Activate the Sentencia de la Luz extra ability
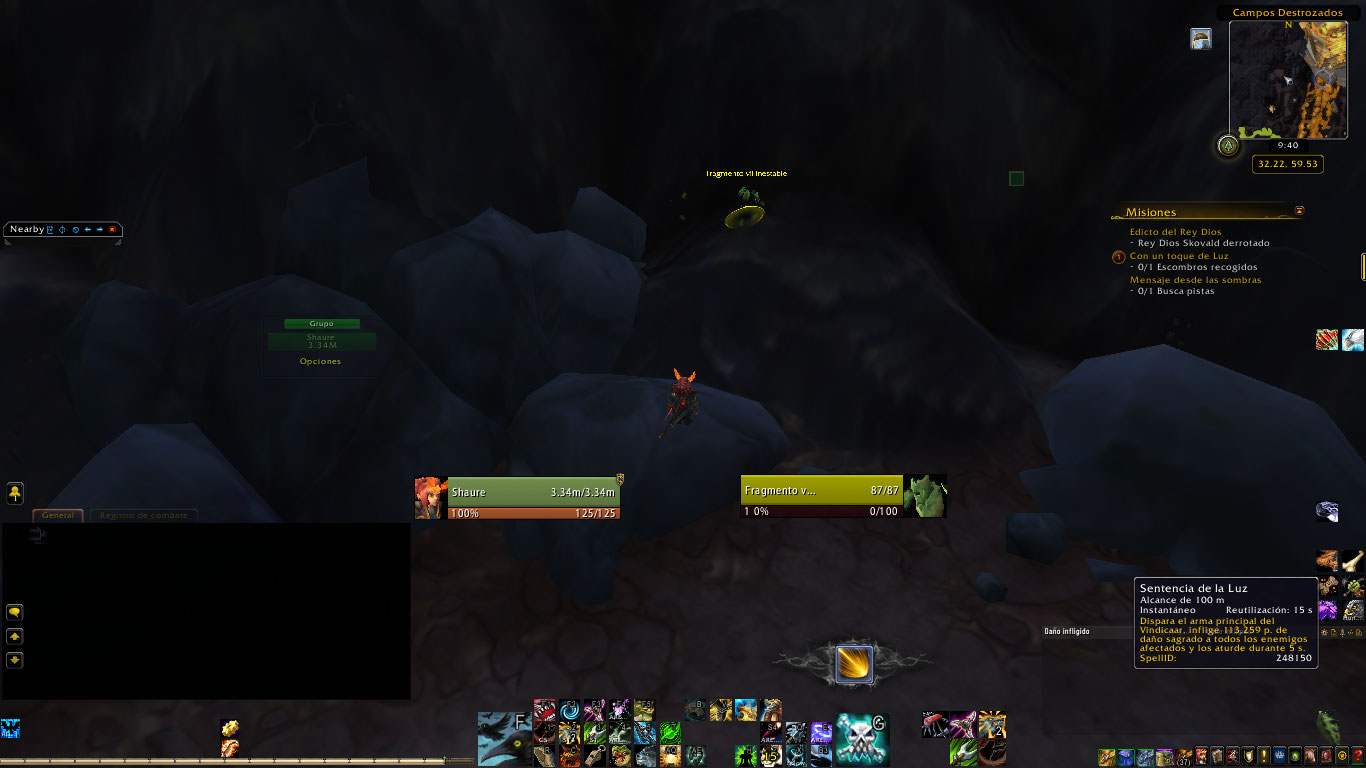 [854, 665]
